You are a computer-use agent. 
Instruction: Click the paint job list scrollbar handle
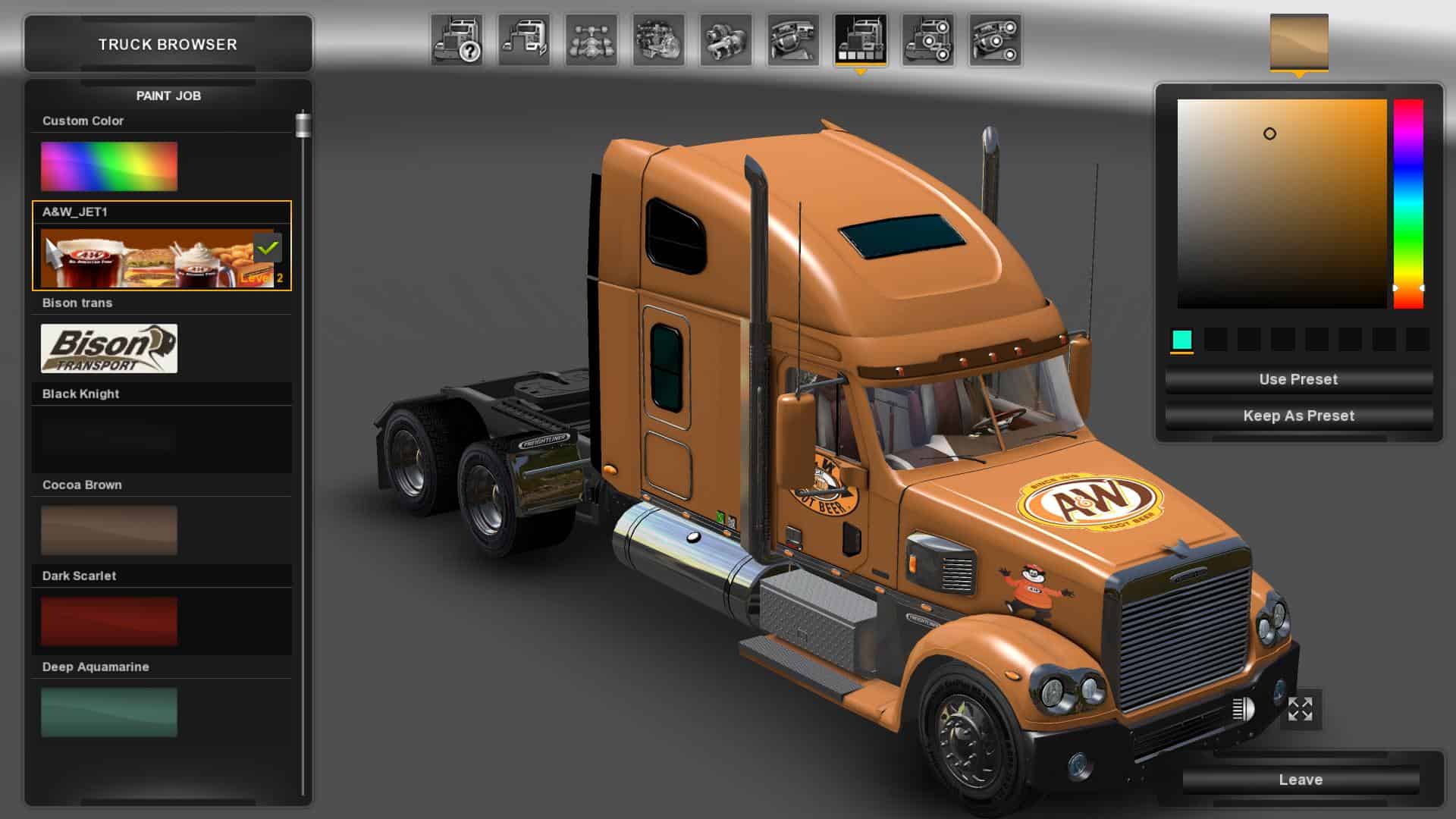pos(303,125)
